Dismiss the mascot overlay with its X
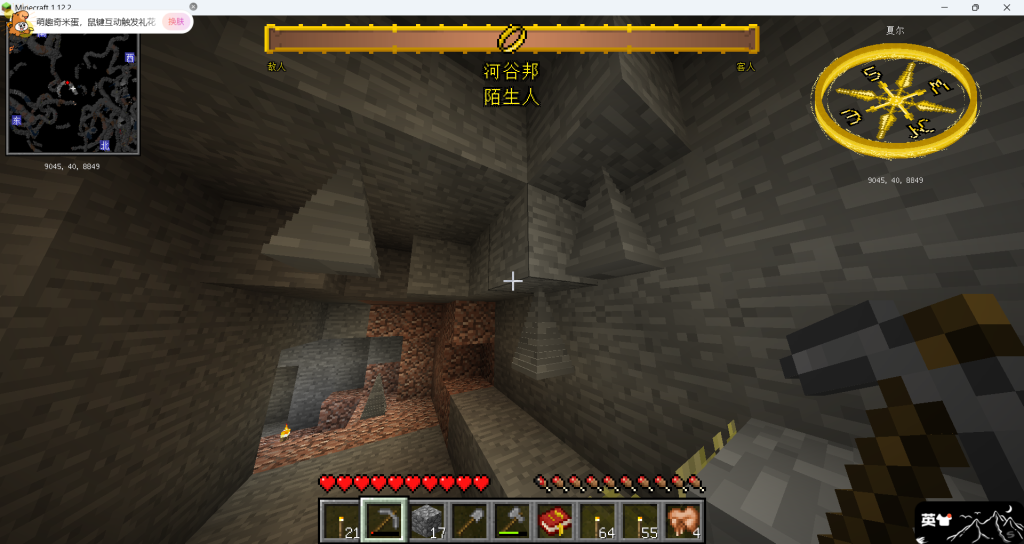 [x=192, y=6]
